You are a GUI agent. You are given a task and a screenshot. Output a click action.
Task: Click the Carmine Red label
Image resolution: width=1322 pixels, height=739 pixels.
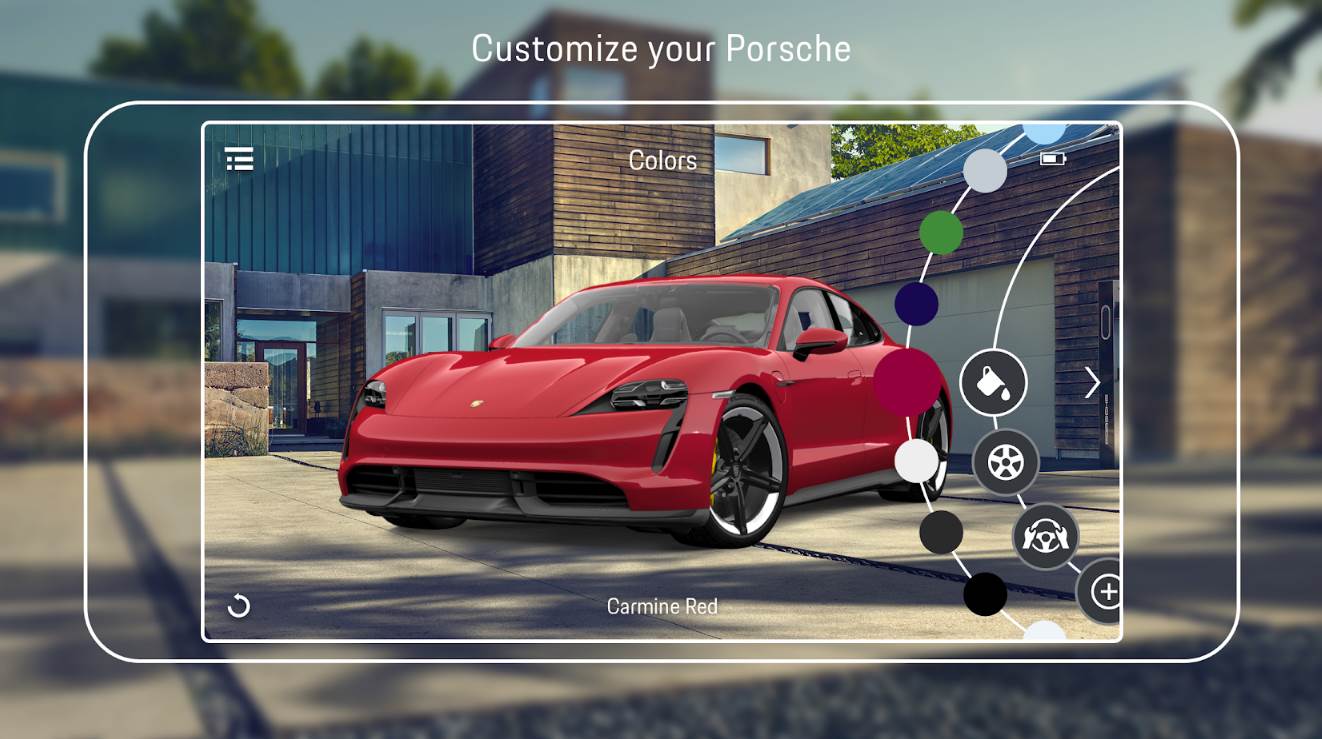click(x=663, y=605)
